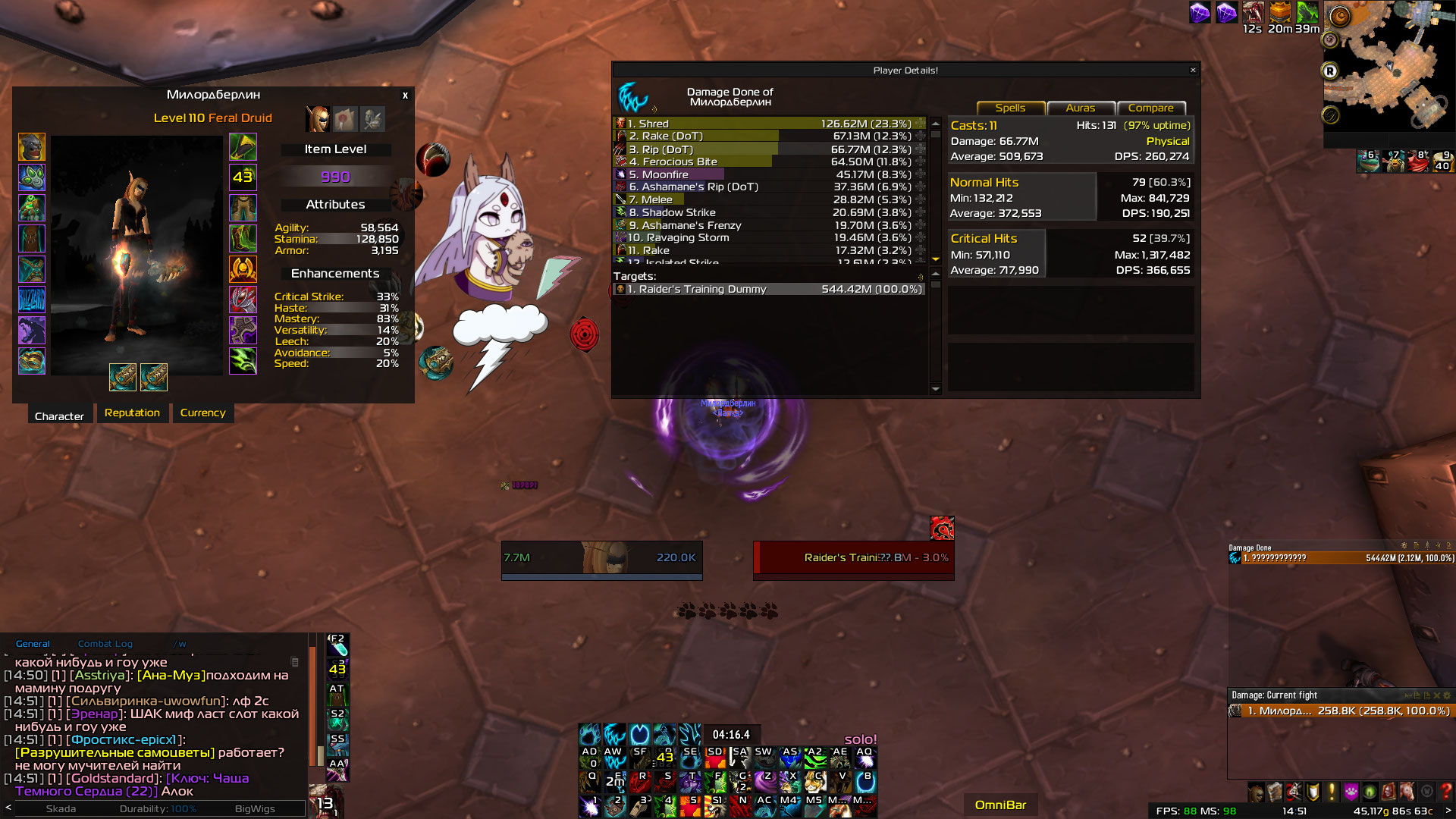
Task: Close the Player Details window
Action: 1193,71
